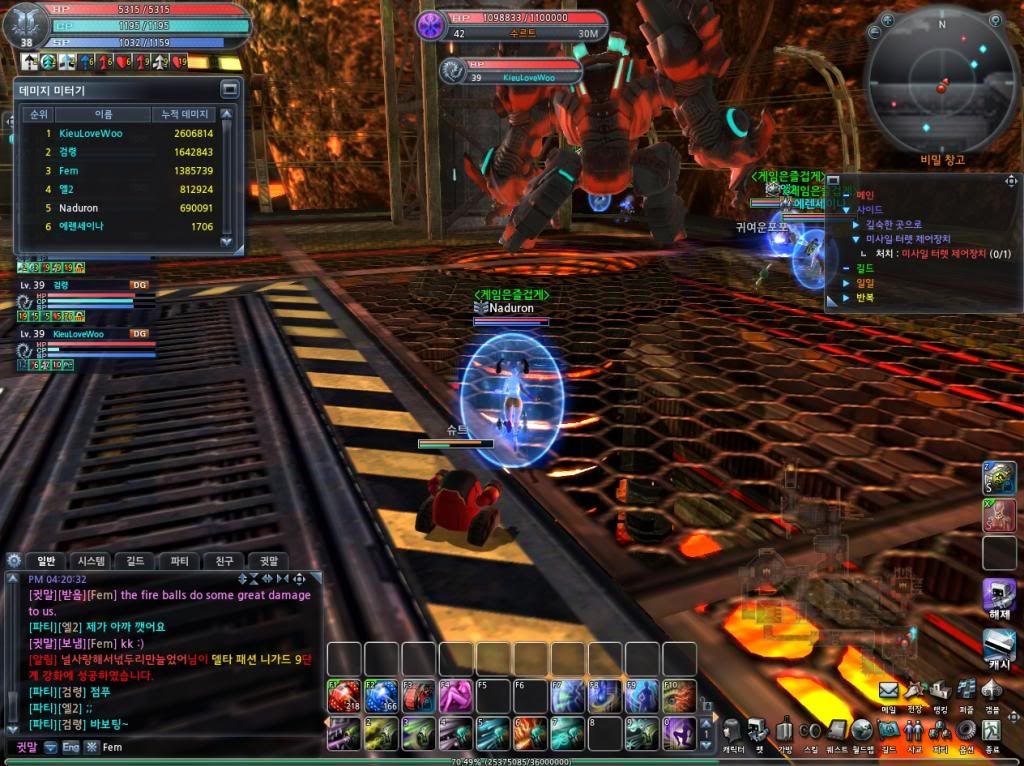Minimize the 데미지 미터기 damage meter window
Image resolution: width=1024 pixels, height=766 pixels.
(x=230, y=89)
